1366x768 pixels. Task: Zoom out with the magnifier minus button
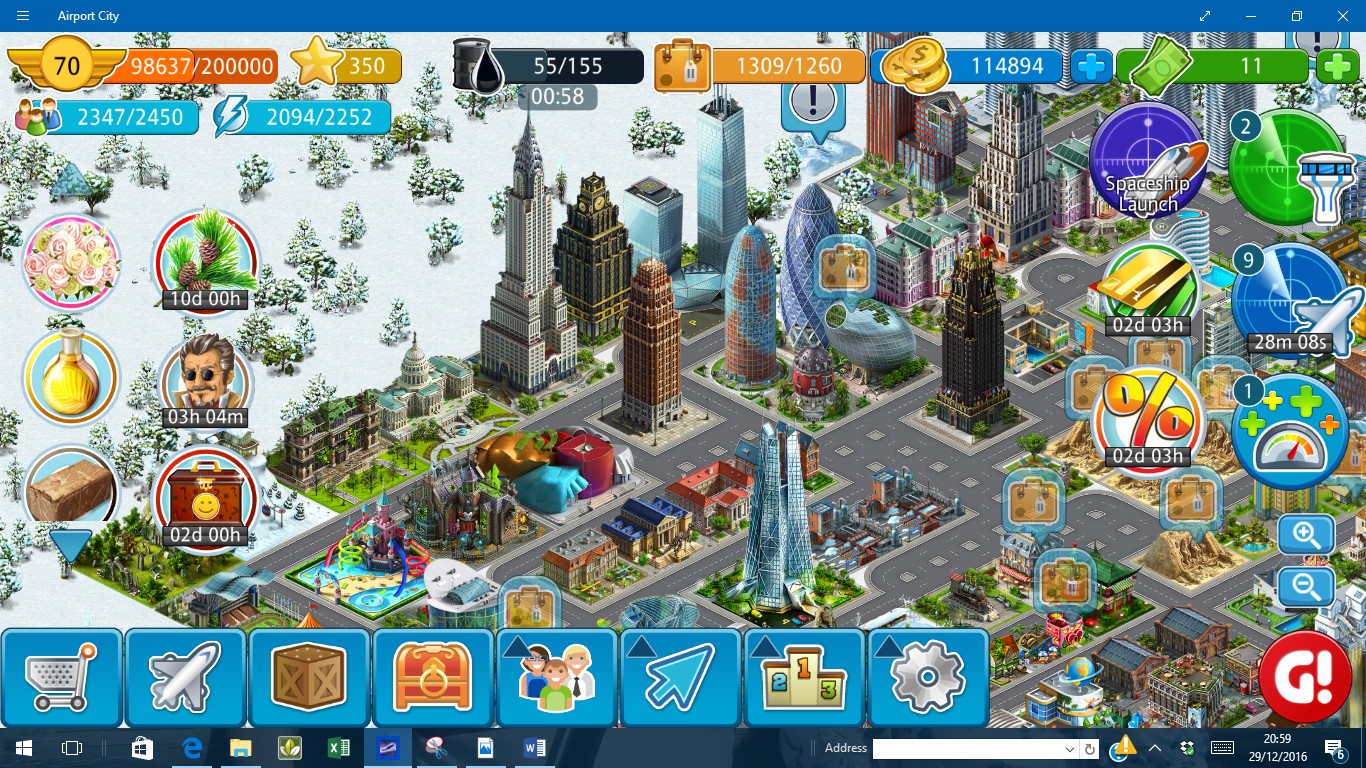coord(1306,587)
